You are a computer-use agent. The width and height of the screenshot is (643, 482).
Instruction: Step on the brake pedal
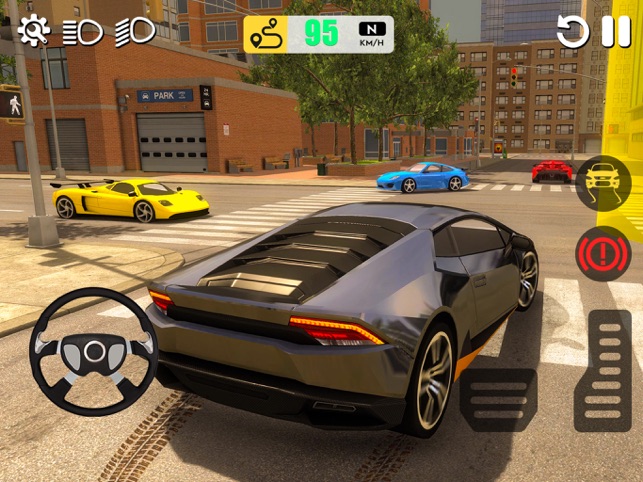(497, 399)
